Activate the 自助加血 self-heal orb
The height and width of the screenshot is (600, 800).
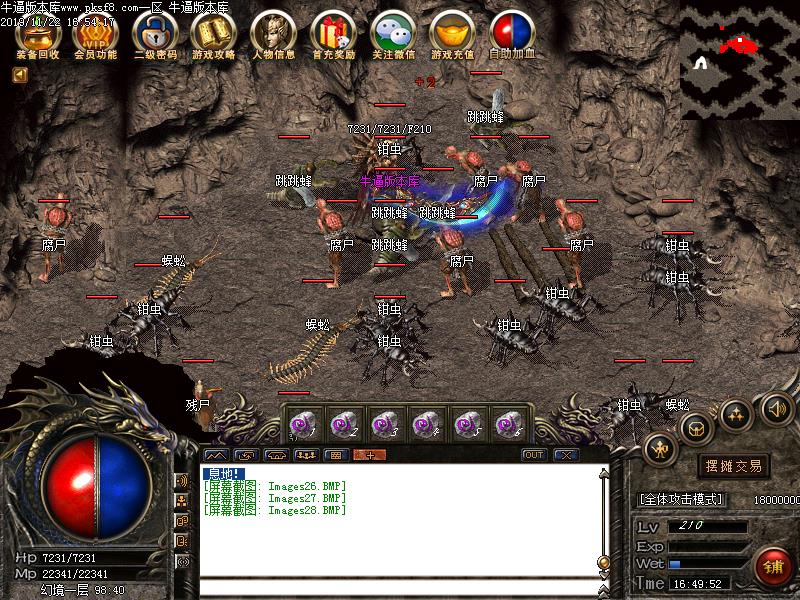pos(512,33)
